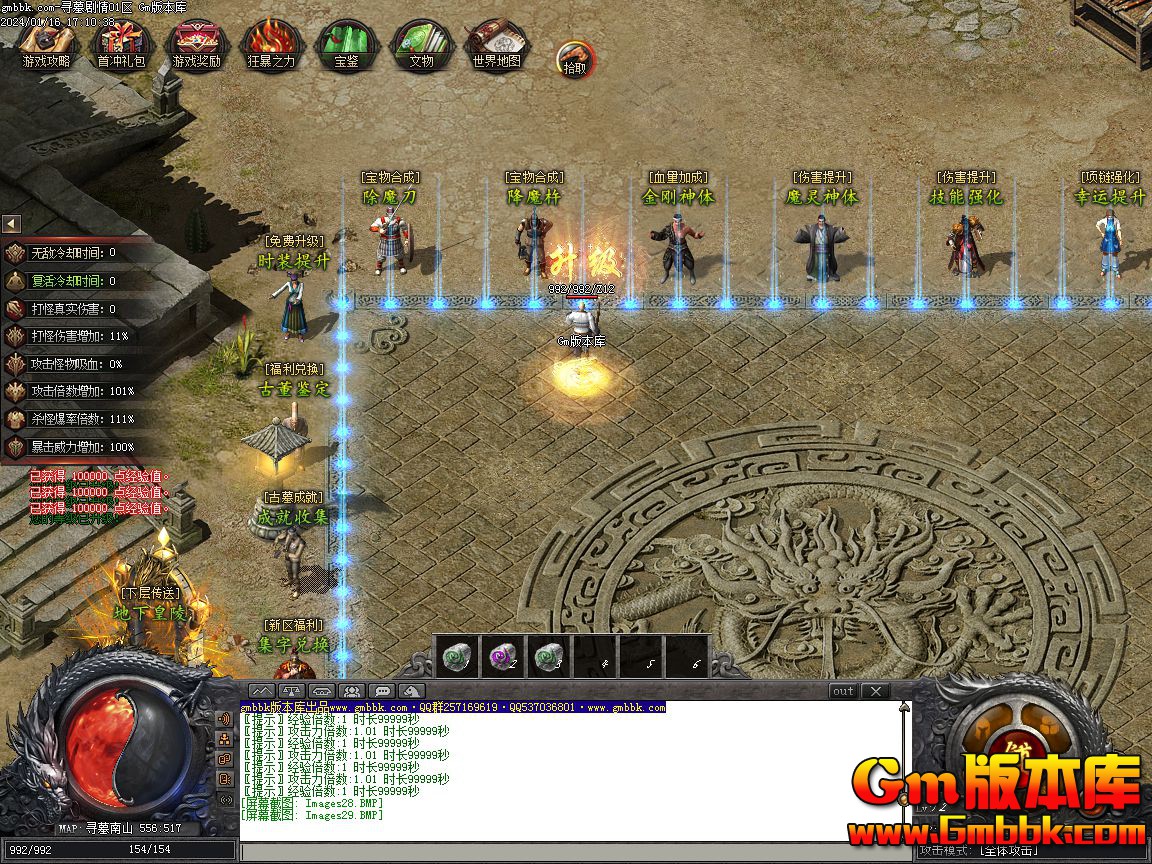The width and height of the screenshot is (1152, 864).
Task: Close the chat panel with X
Action: 875,691
